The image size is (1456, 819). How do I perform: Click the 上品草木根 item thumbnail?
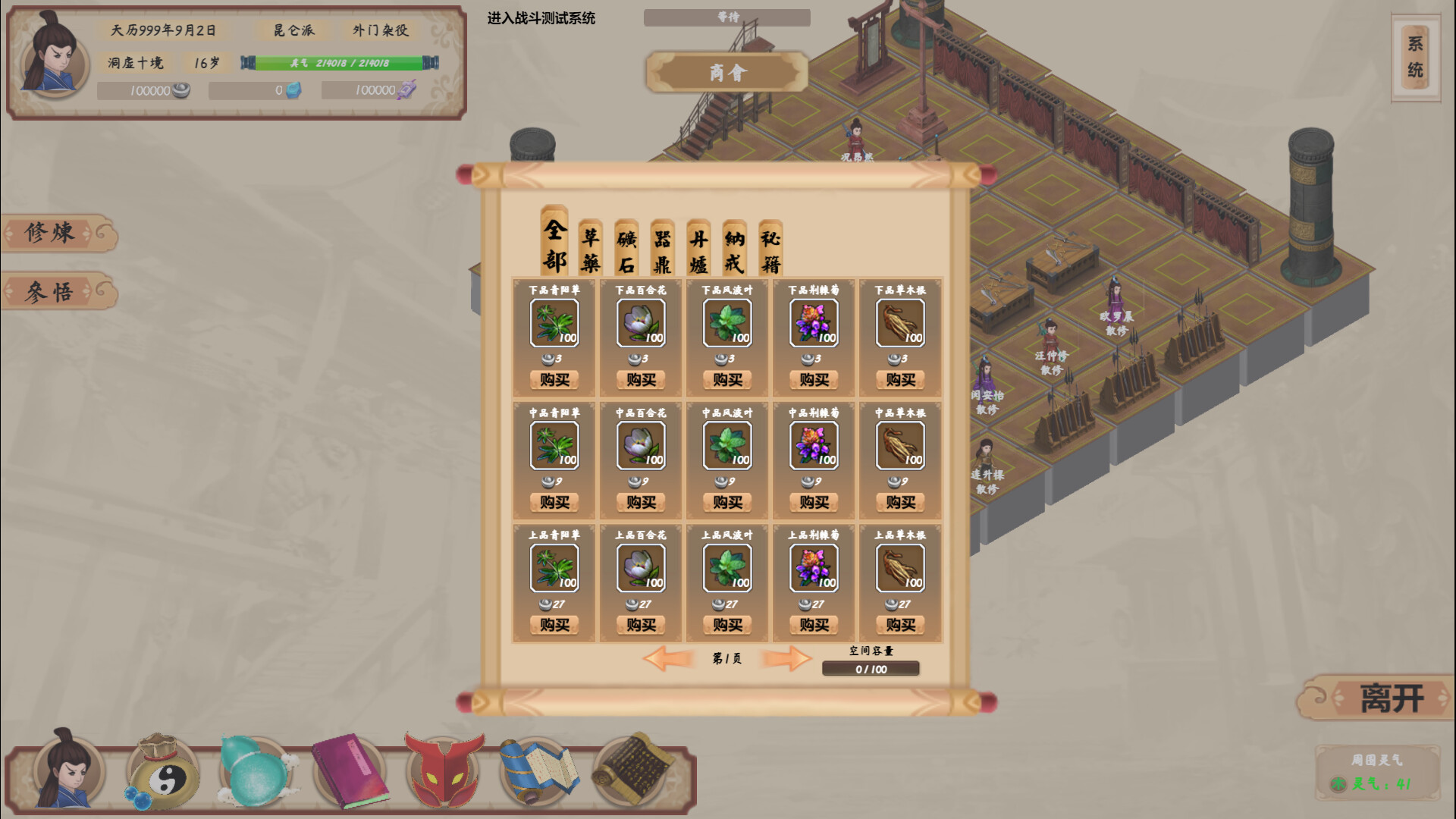[x=899, y=566]
